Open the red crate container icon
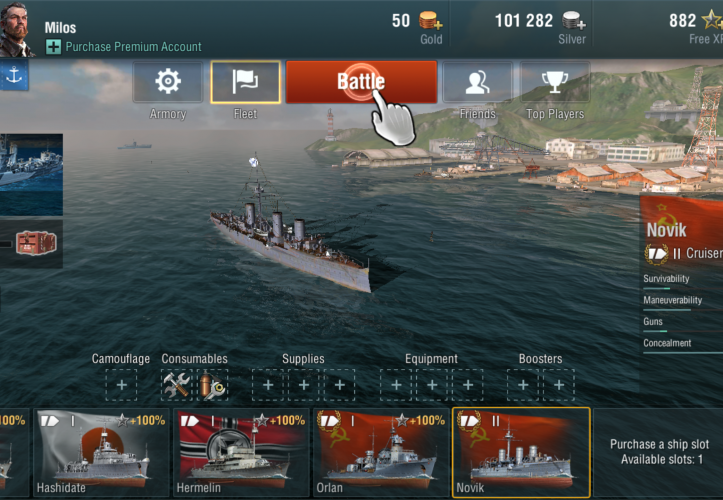The image size is (723, 500). click(38, 243)
